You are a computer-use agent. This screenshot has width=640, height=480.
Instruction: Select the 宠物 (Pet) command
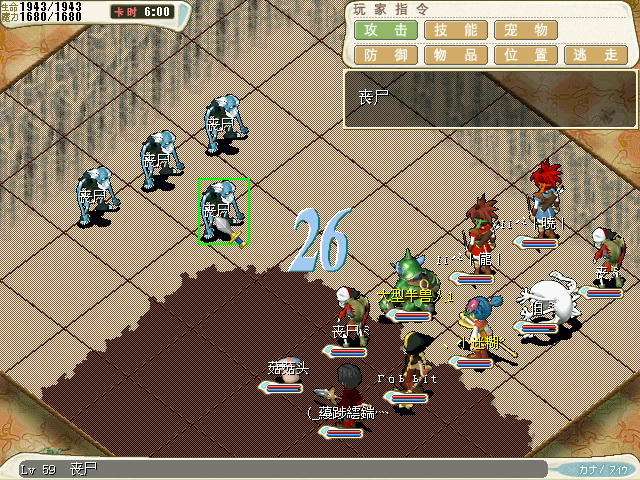525,30
